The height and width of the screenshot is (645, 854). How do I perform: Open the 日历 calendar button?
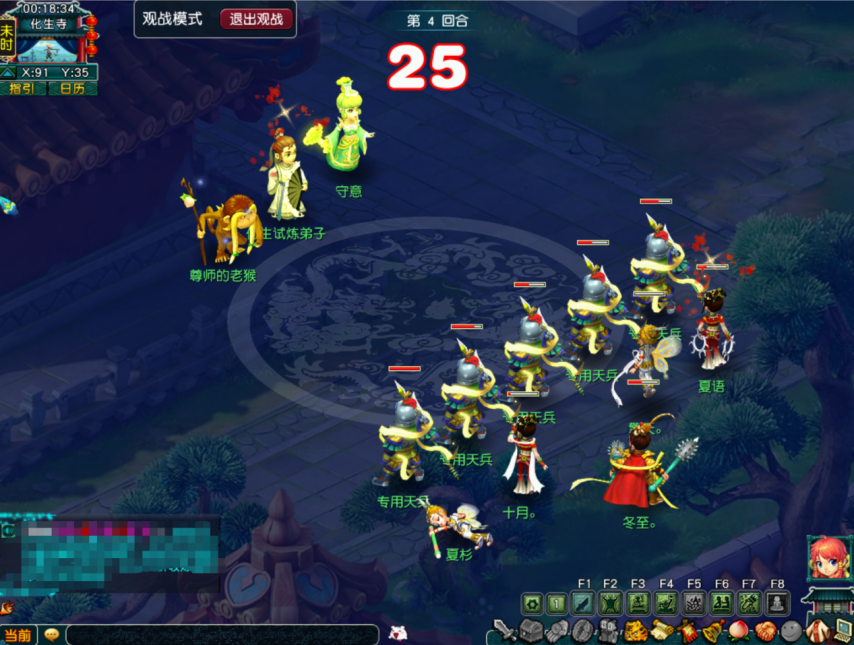(73, 88)
